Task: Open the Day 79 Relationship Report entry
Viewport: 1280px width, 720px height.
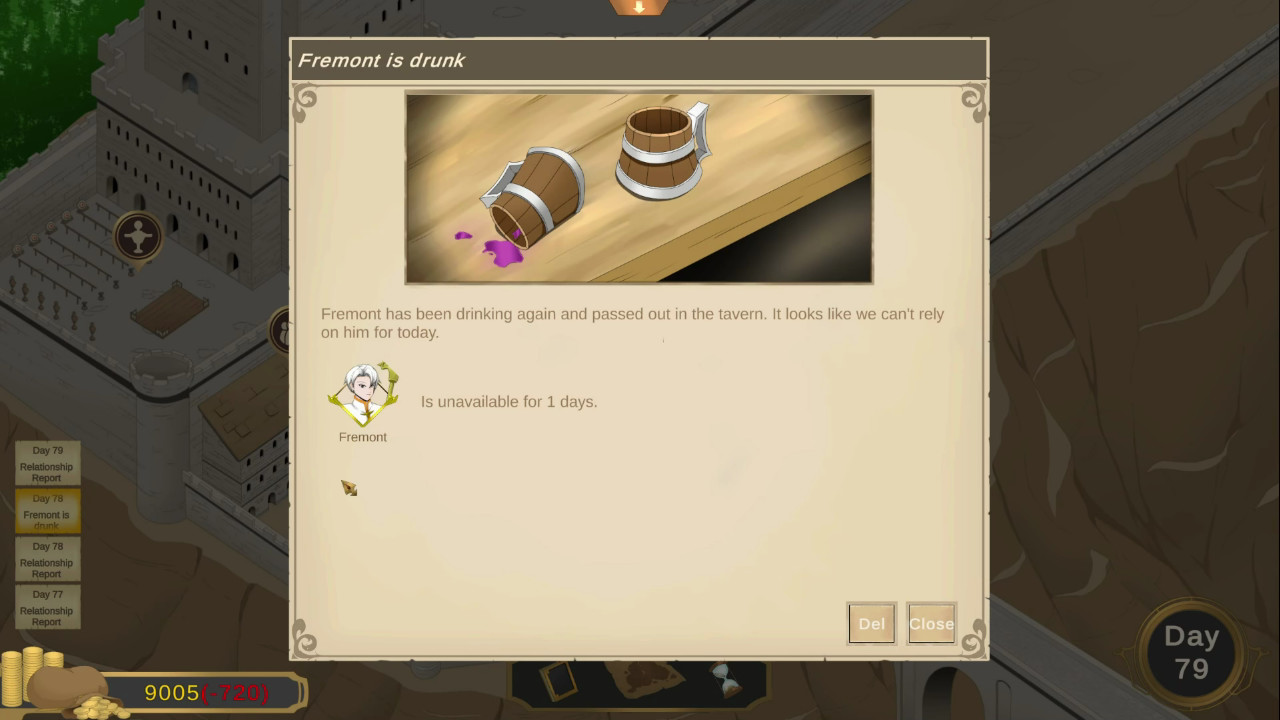Action: [46, 463]
